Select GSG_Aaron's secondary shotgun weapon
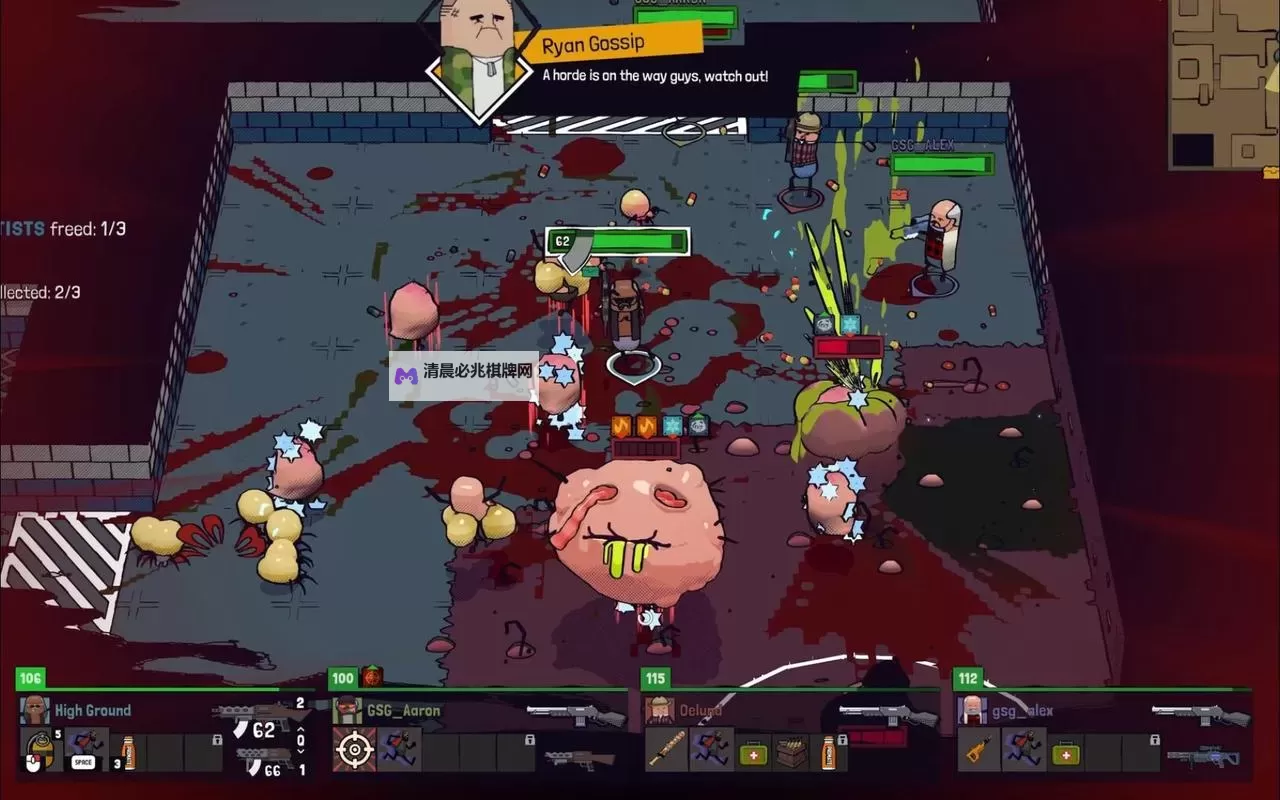 tap(580, 759)
